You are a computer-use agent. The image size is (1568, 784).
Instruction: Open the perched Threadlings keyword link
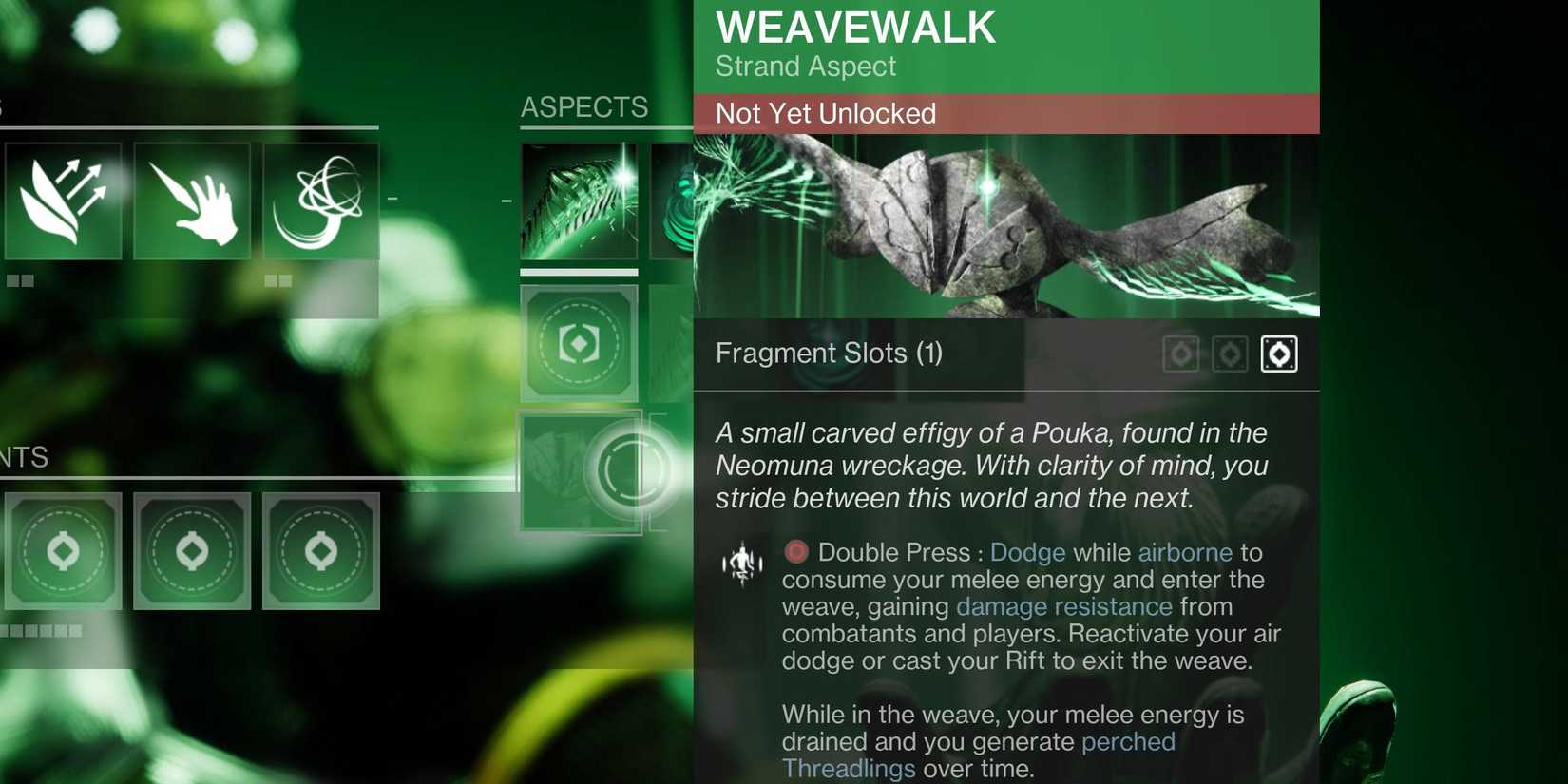(x=1127, y=742)
